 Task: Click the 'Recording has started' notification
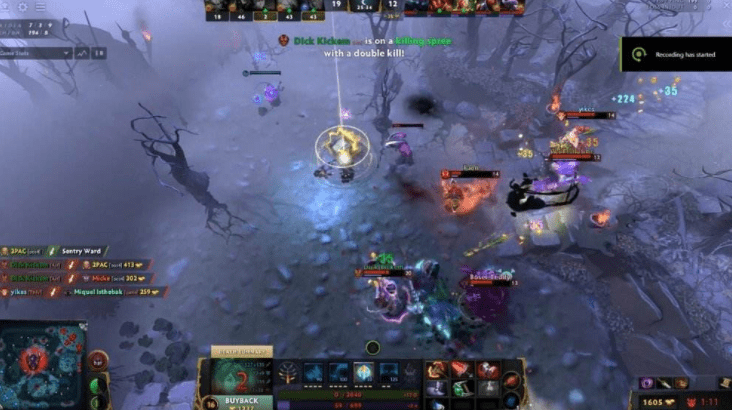point(676,56)
